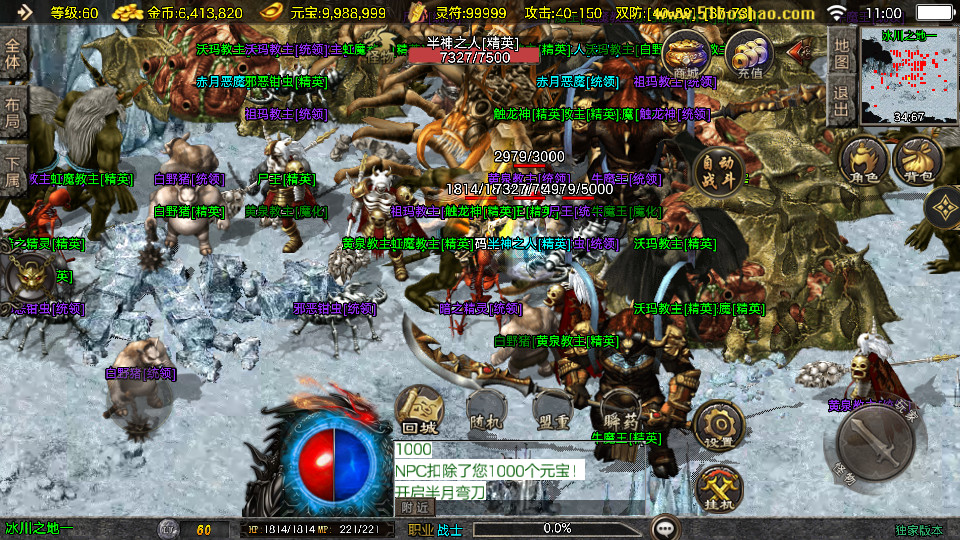The height and width of the screenshot is (540, 960).
Task: Switch chat to the 附近 channel
Action: pyautogui.click(x=414, y=507)
